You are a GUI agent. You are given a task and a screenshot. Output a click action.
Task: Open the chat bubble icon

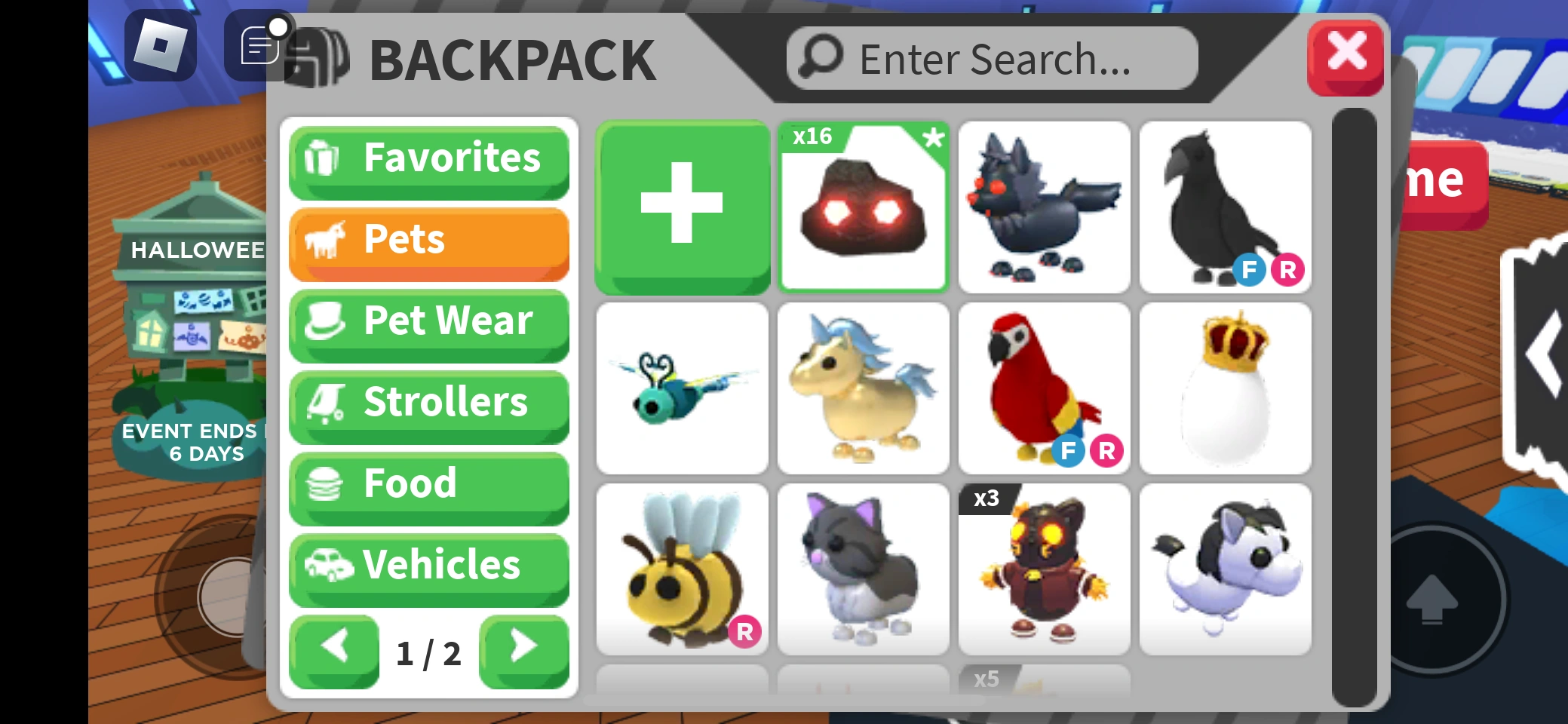coord(257,46)
